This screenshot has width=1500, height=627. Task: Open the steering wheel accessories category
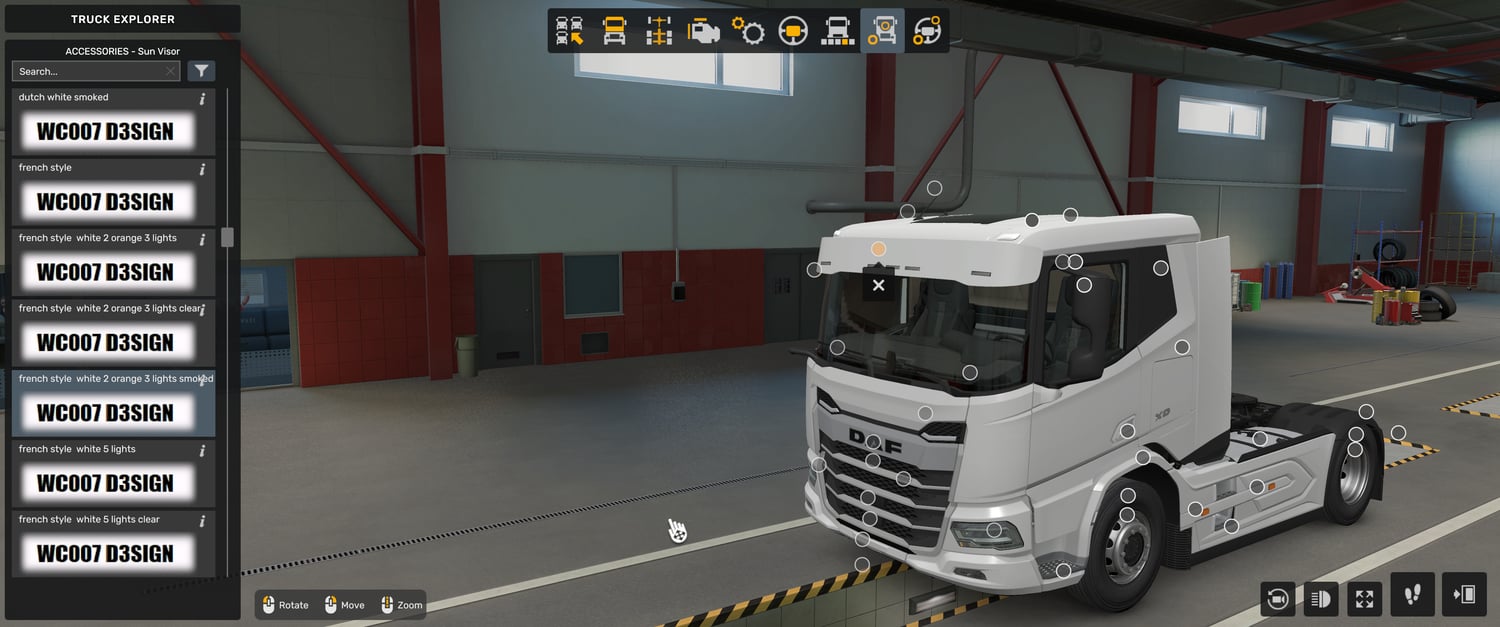[x=927, y=31]
